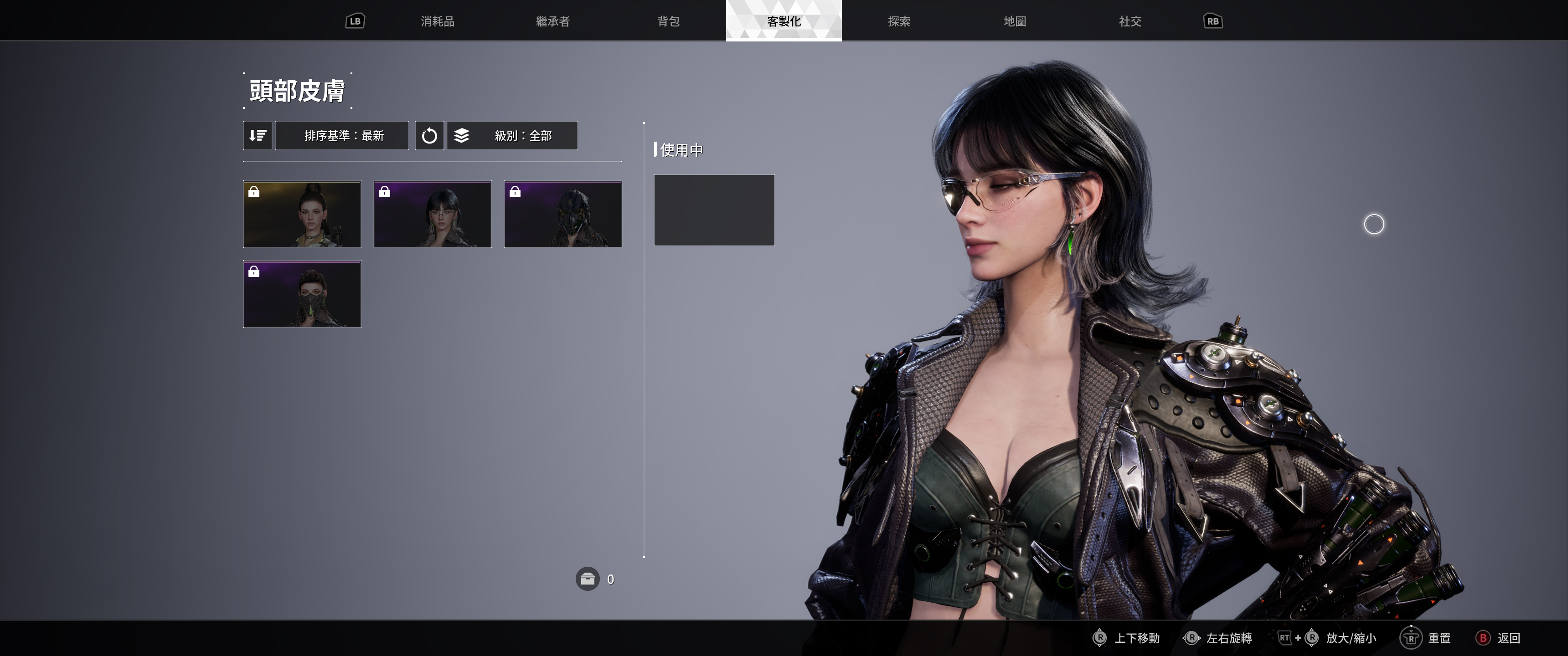This screenshot has height=656, width=1568.
Task: Switch to the 消耗品 tab
Action: (437, 21)
